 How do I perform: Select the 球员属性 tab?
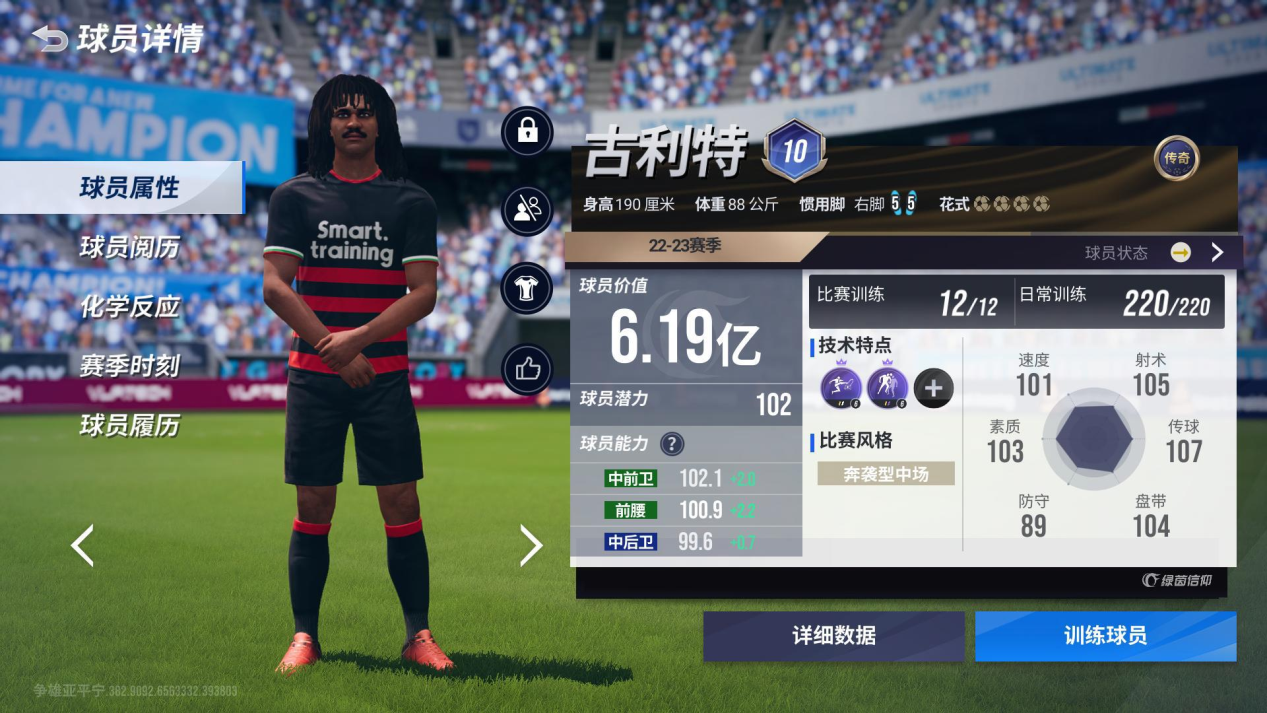[x=129, y=188]
